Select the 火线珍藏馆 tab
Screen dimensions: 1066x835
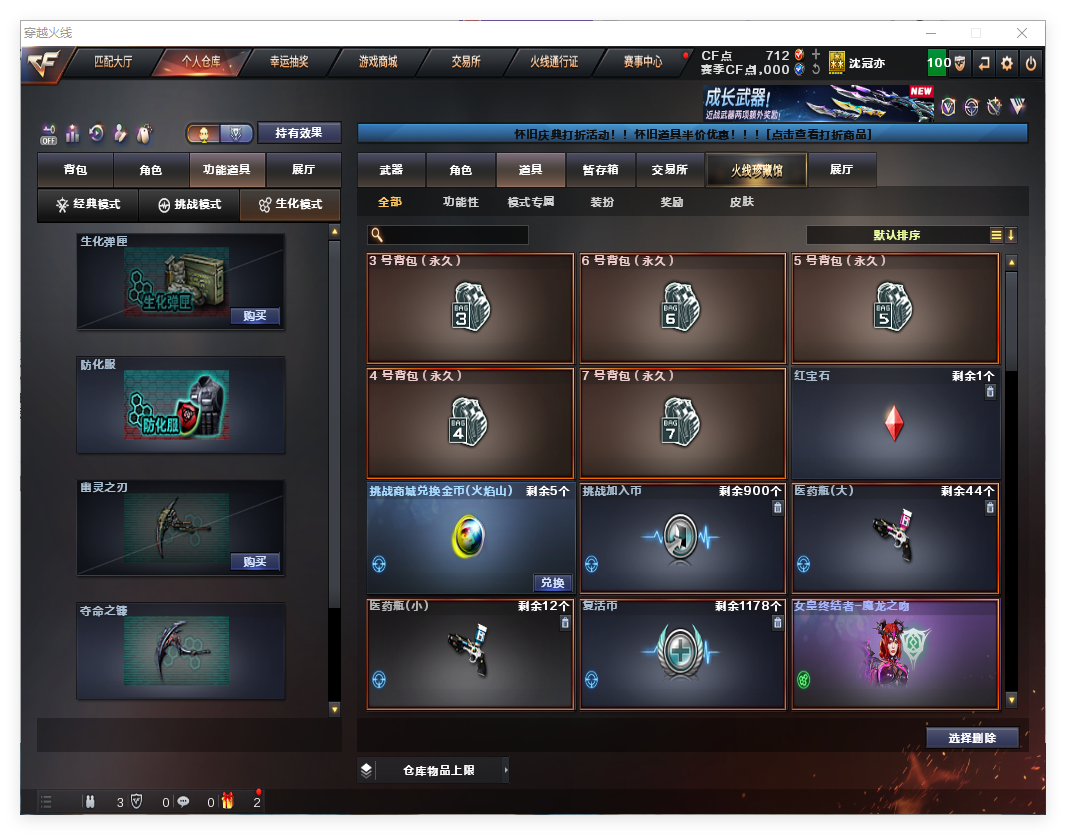point(756,170)
